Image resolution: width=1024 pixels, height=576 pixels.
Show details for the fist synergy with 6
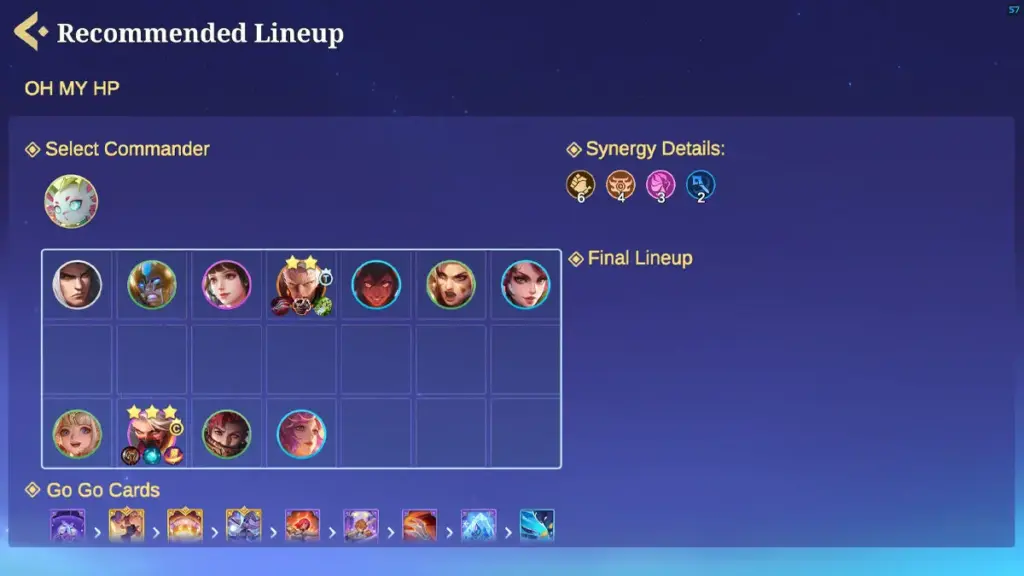(x=581, y=185)
